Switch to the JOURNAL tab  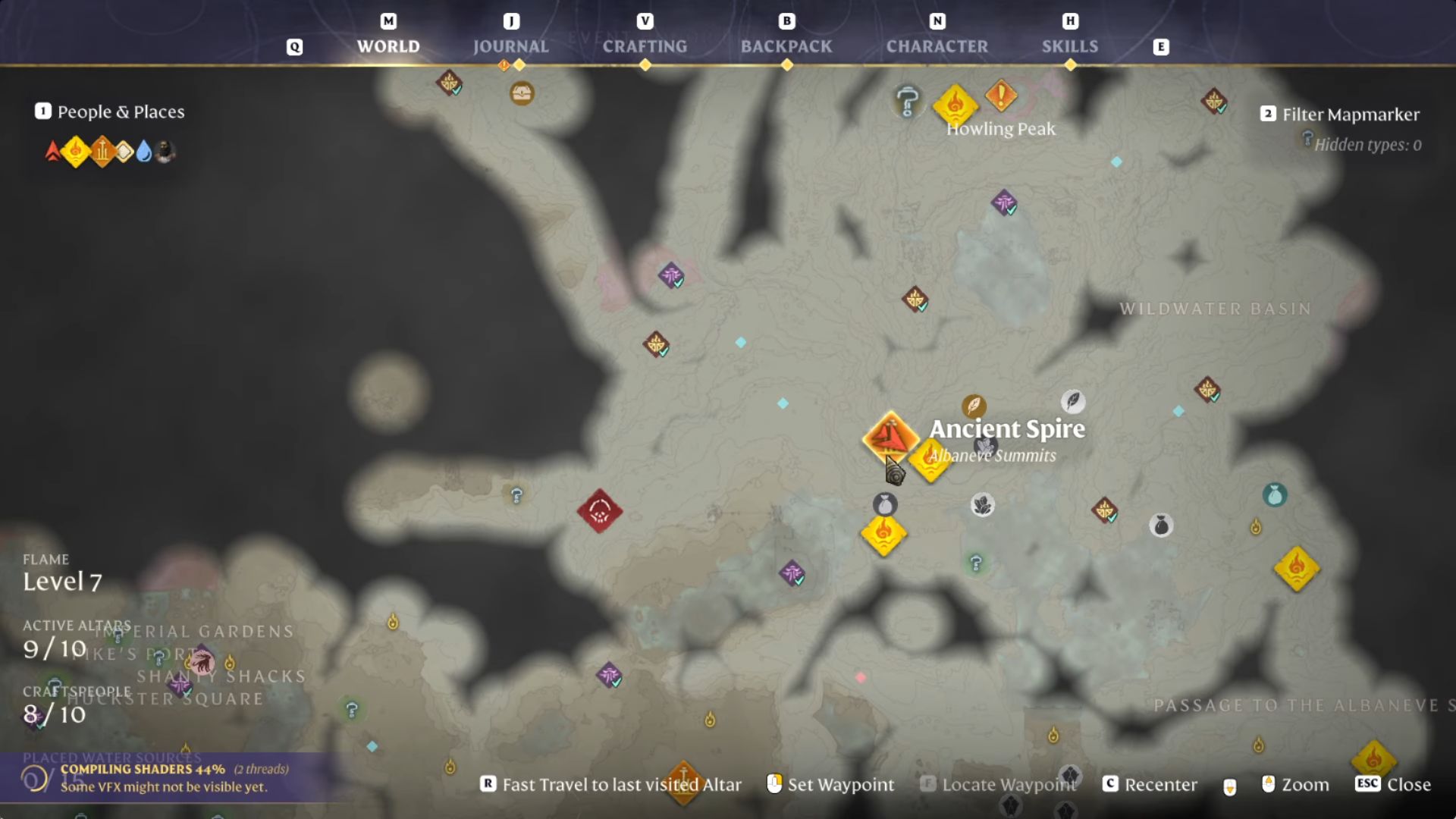pyautogui.click(x=511, y=46)
